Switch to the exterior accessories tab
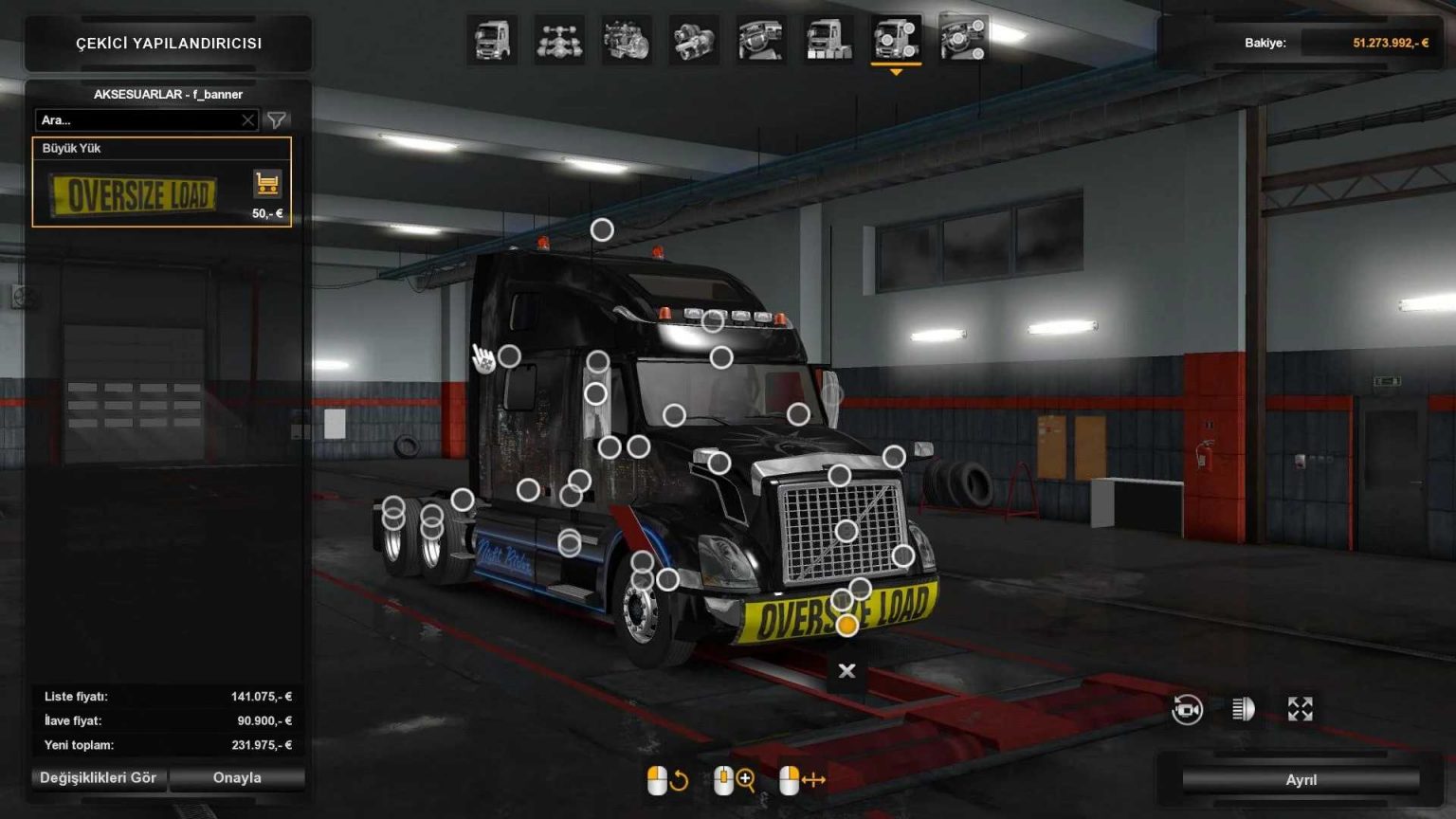 pyautogui.click(x=898, y=41)
